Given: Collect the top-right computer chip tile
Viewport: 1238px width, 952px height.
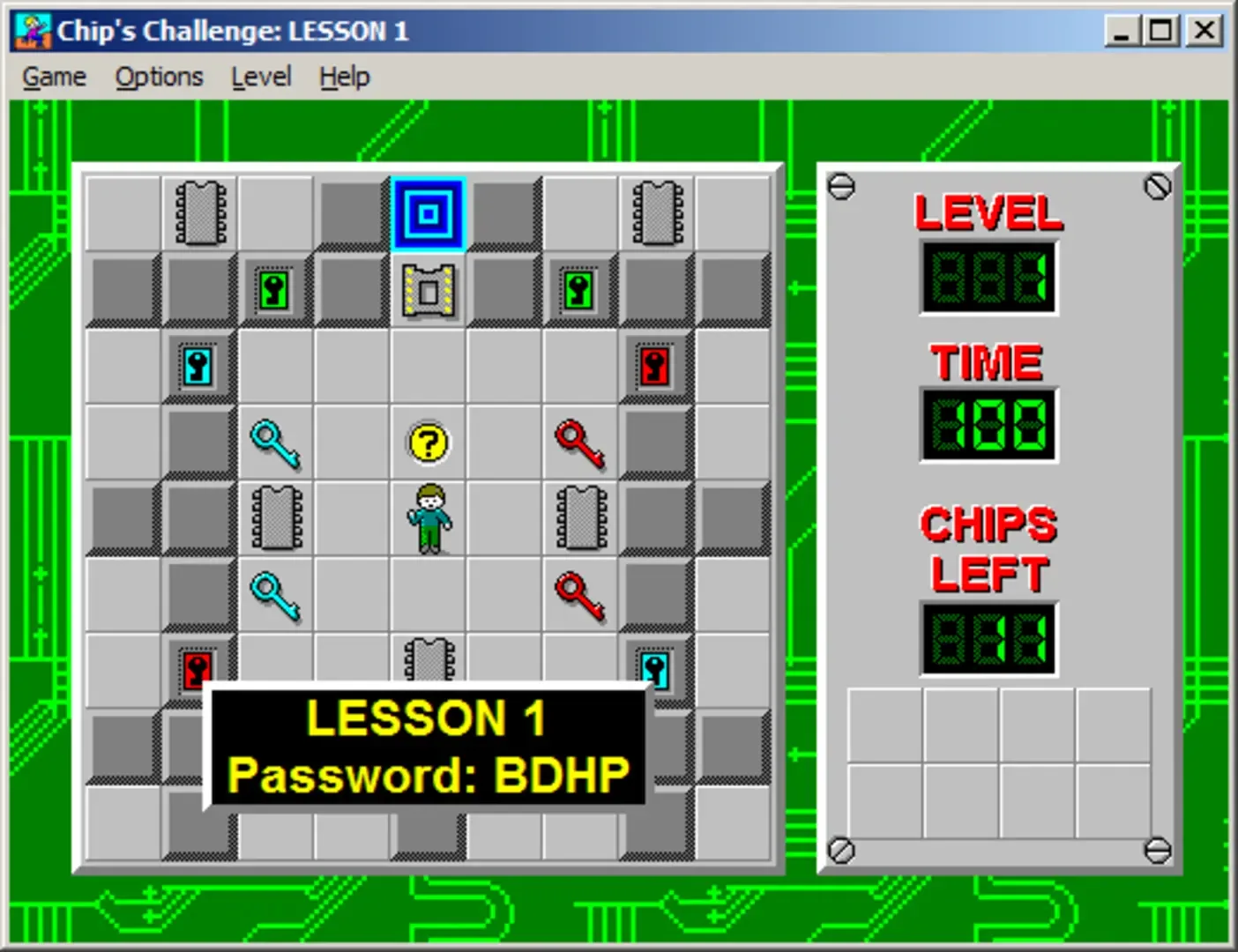Looking at the screenshot, I should [656, 212].
